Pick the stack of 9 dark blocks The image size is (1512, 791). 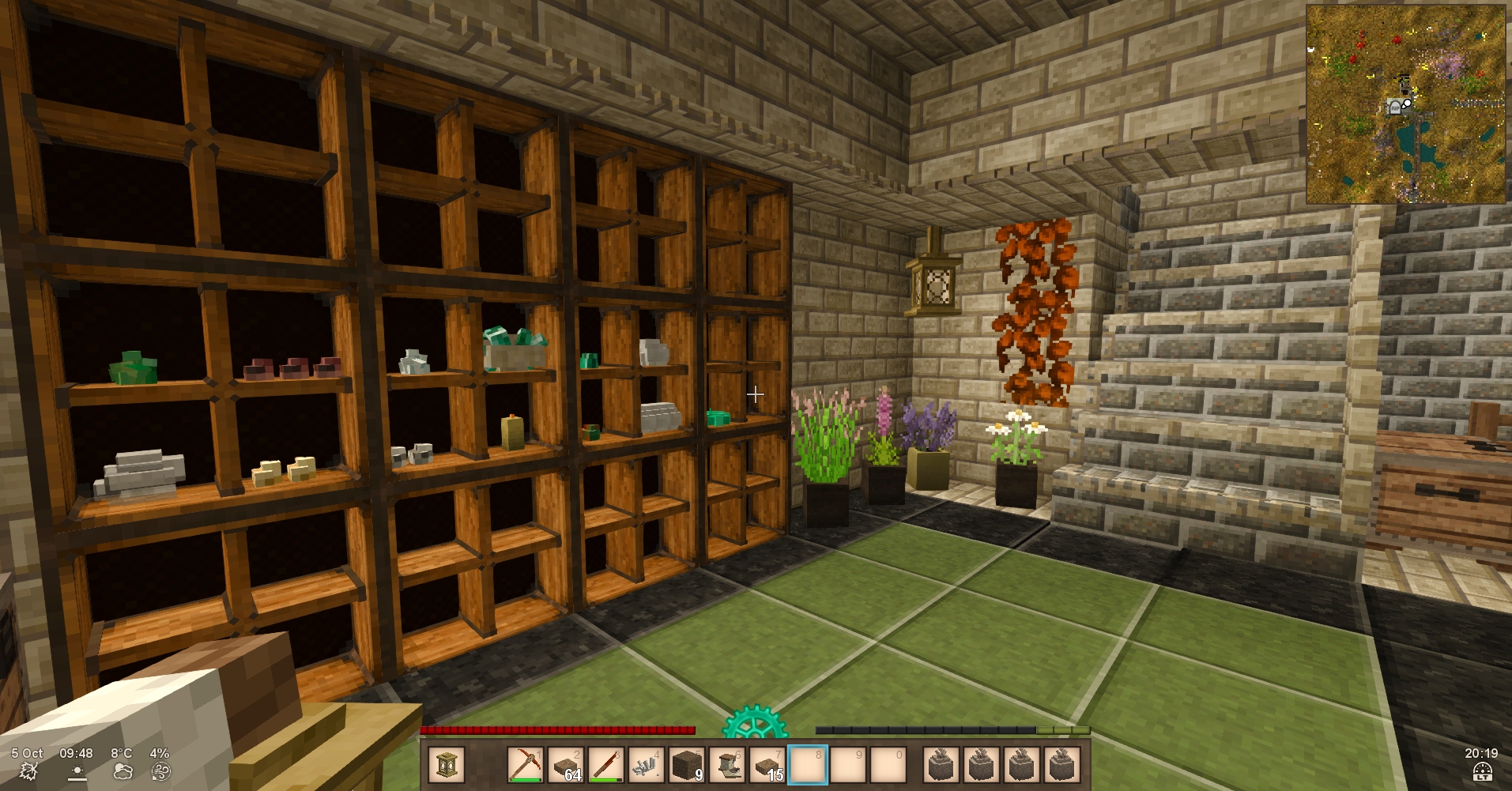coord(687,765)
